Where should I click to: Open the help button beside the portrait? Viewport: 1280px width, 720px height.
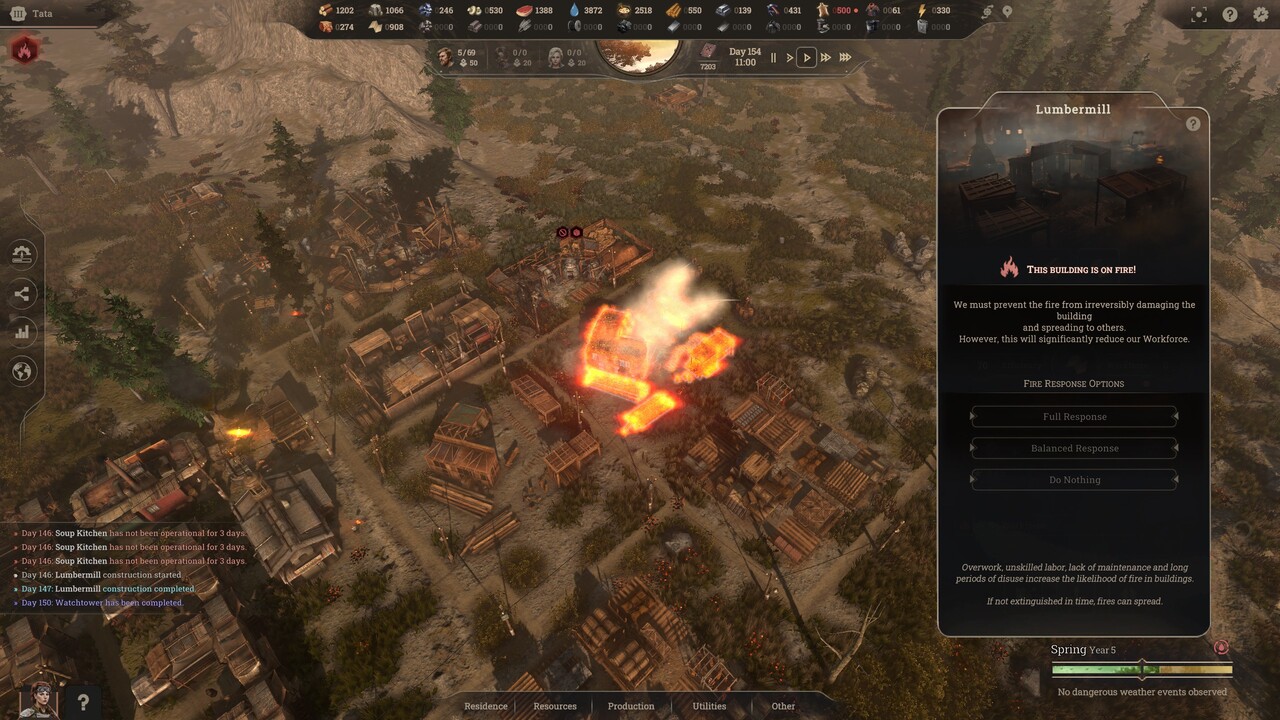[84, 702]
